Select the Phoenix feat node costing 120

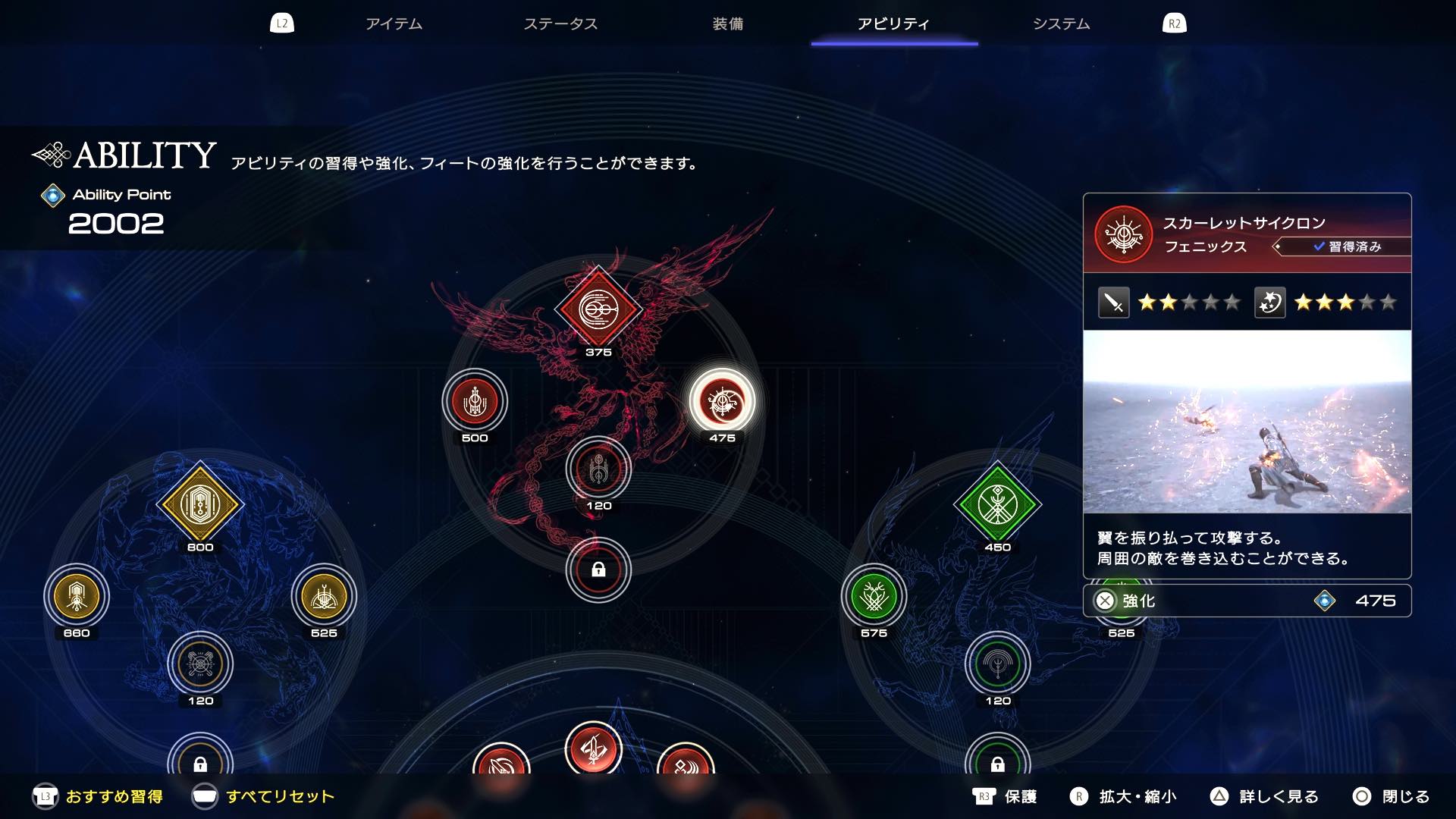pos(598,469)
